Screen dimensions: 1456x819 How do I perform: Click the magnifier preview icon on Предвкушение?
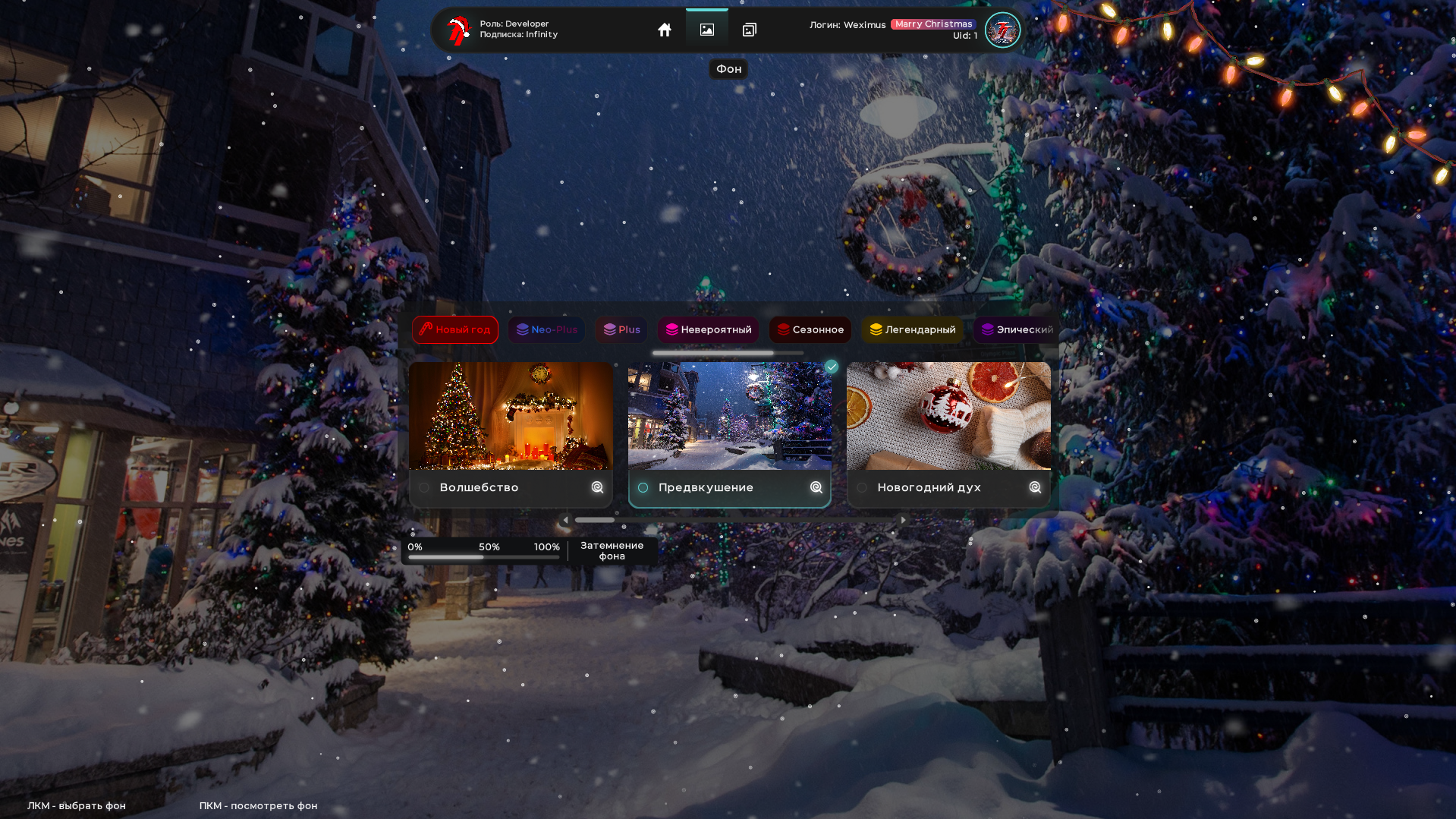(816, 488)
